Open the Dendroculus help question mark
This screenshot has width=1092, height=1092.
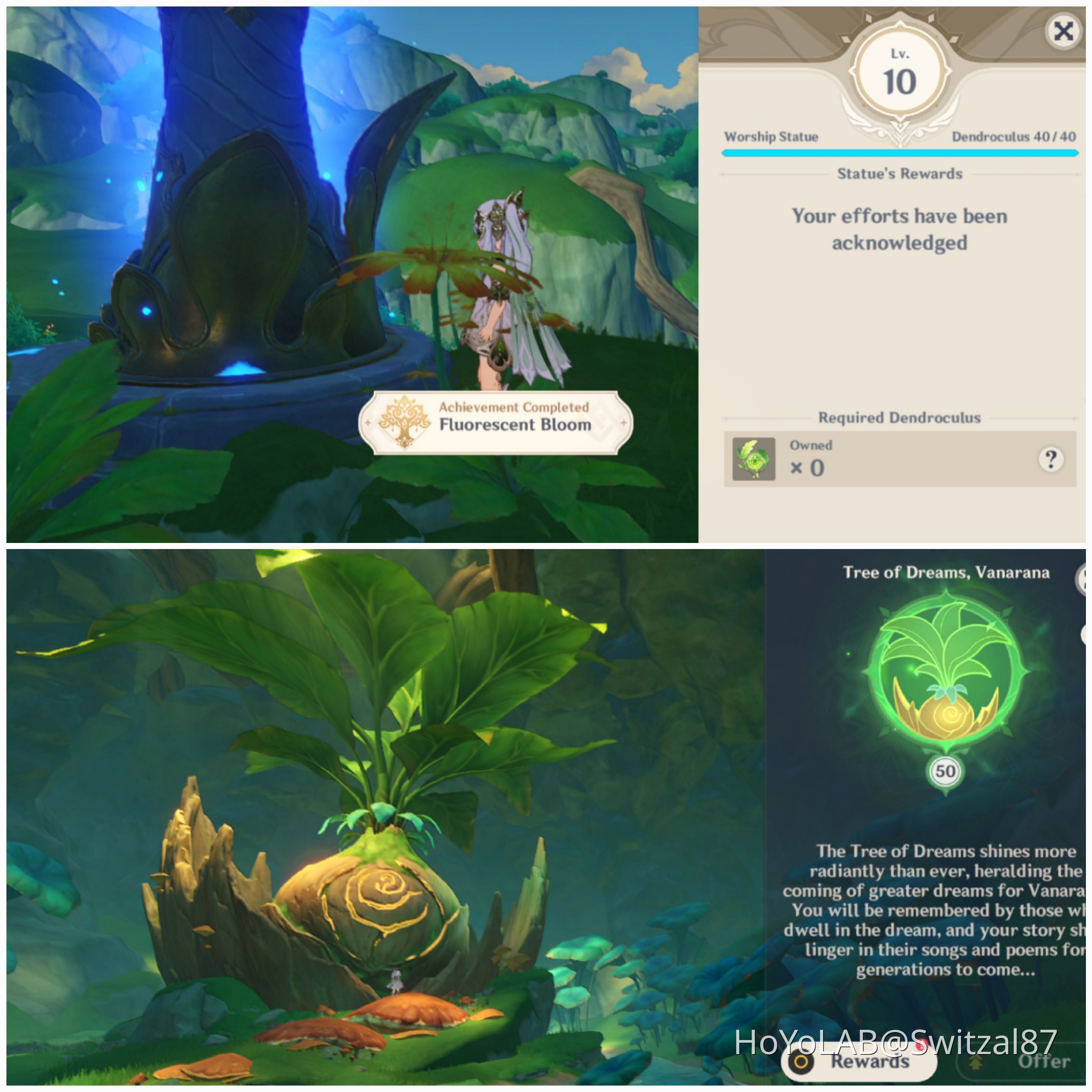click(x=1051, y=461)
